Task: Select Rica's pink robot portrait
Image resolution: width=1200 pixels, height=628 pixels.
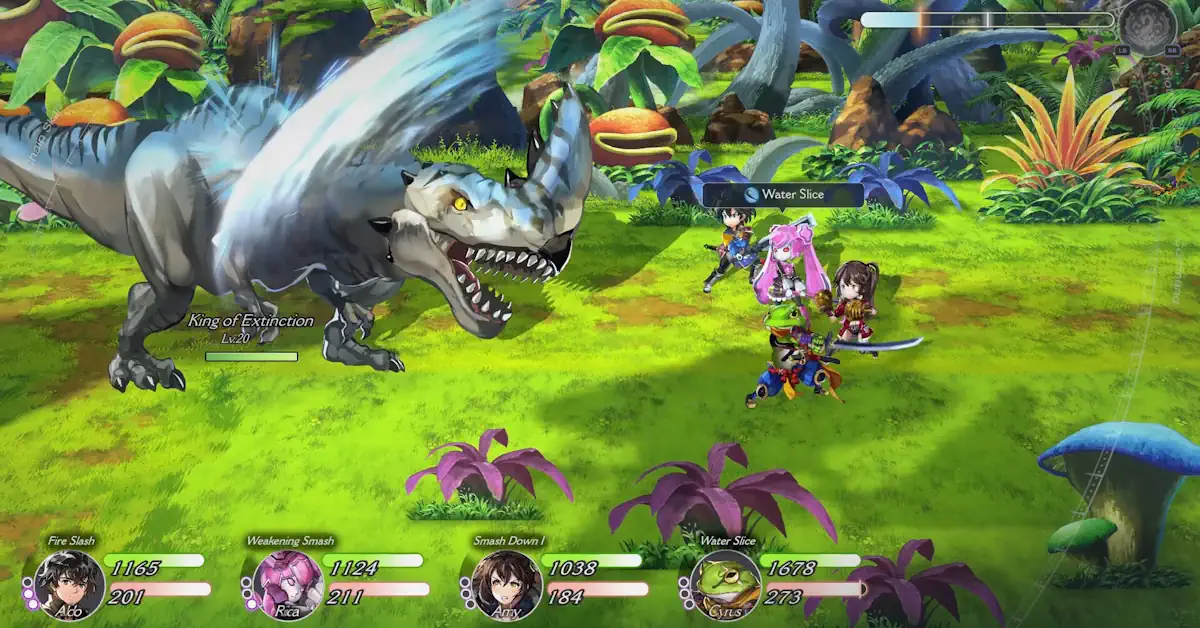Action: click(287, 584)
